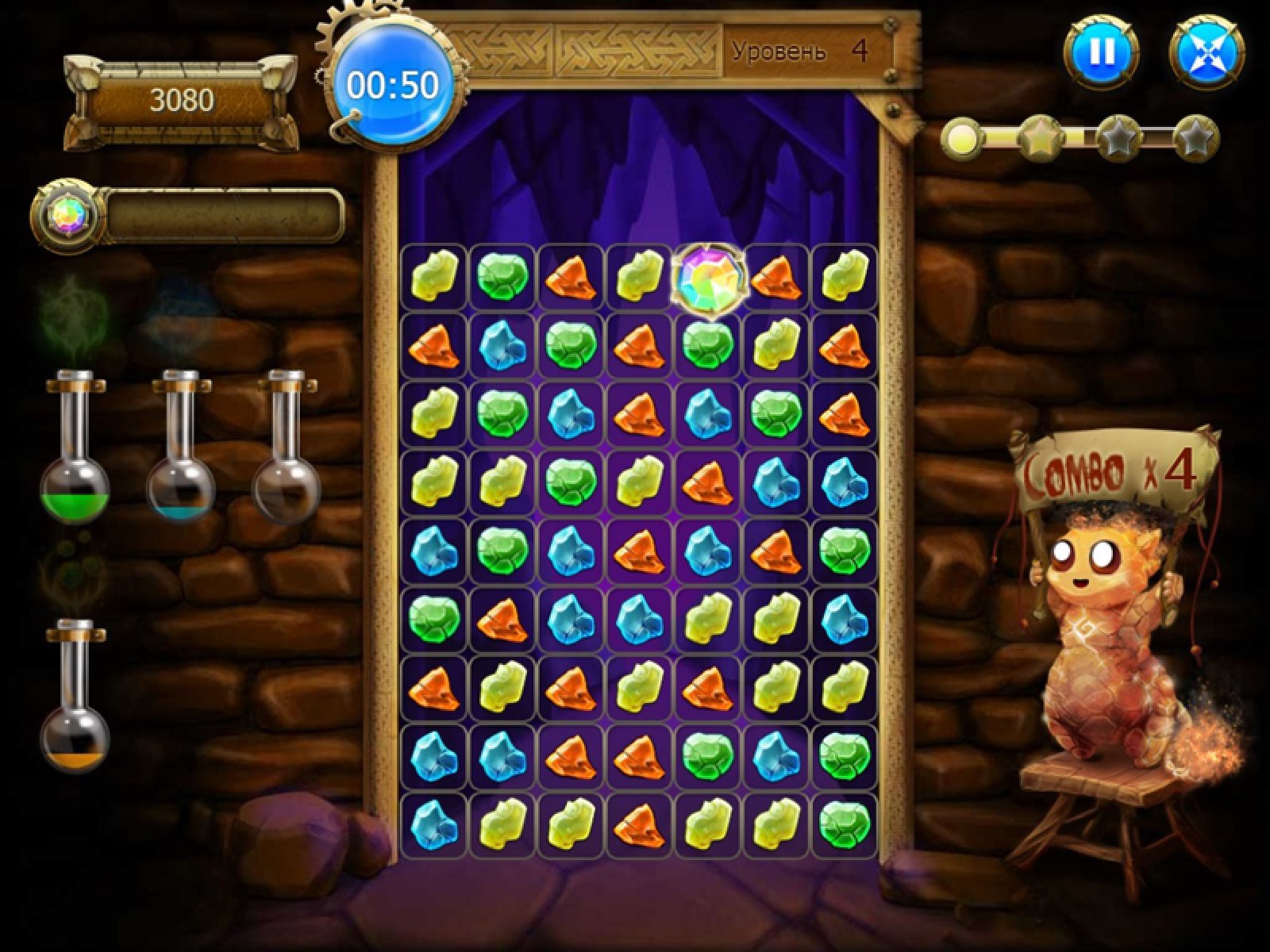Select the rainbow gem on the board
The image size is (1270, 952).
708,278
